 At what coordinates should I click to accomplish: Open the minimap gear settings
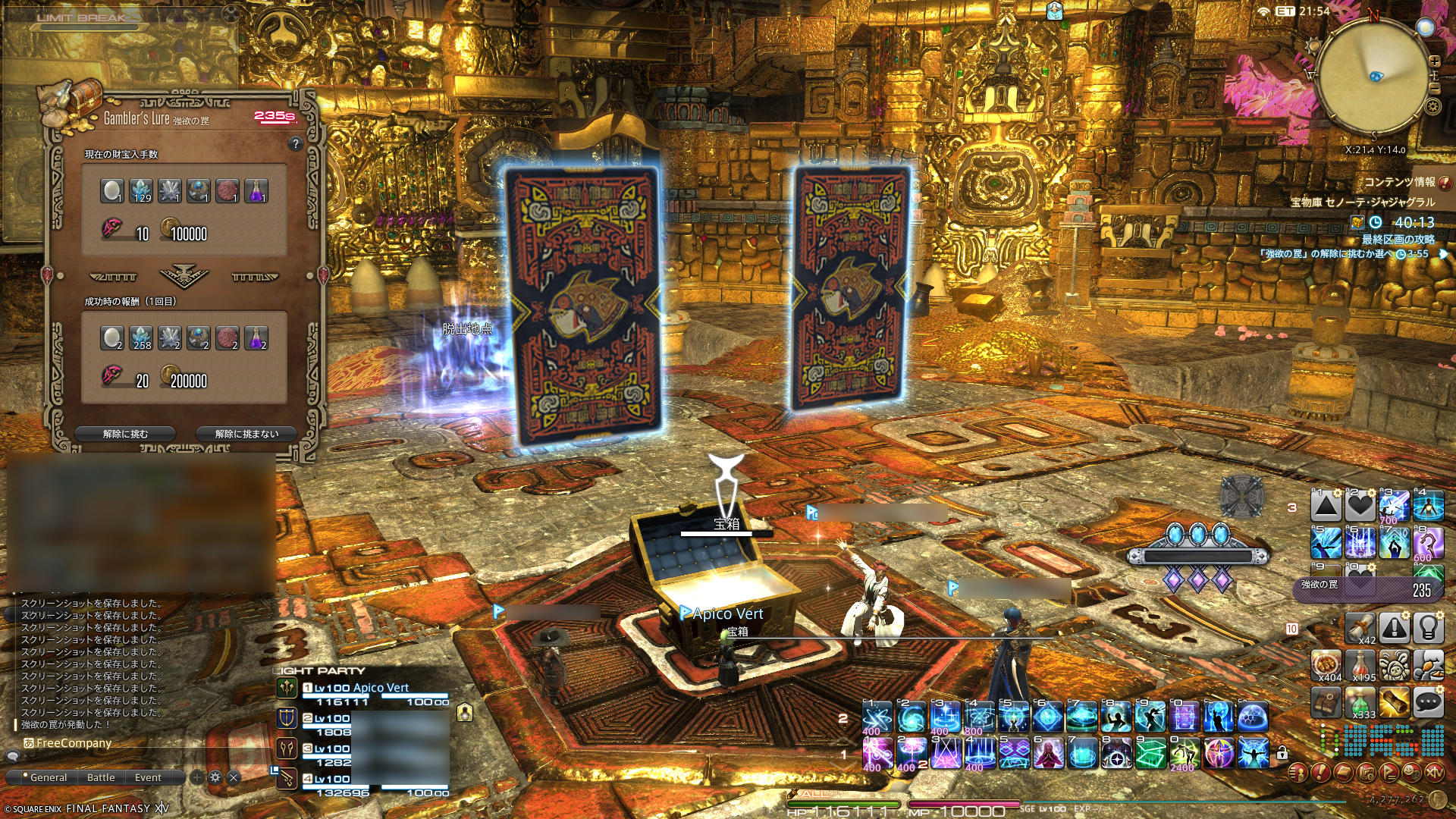coord(1432,106)
